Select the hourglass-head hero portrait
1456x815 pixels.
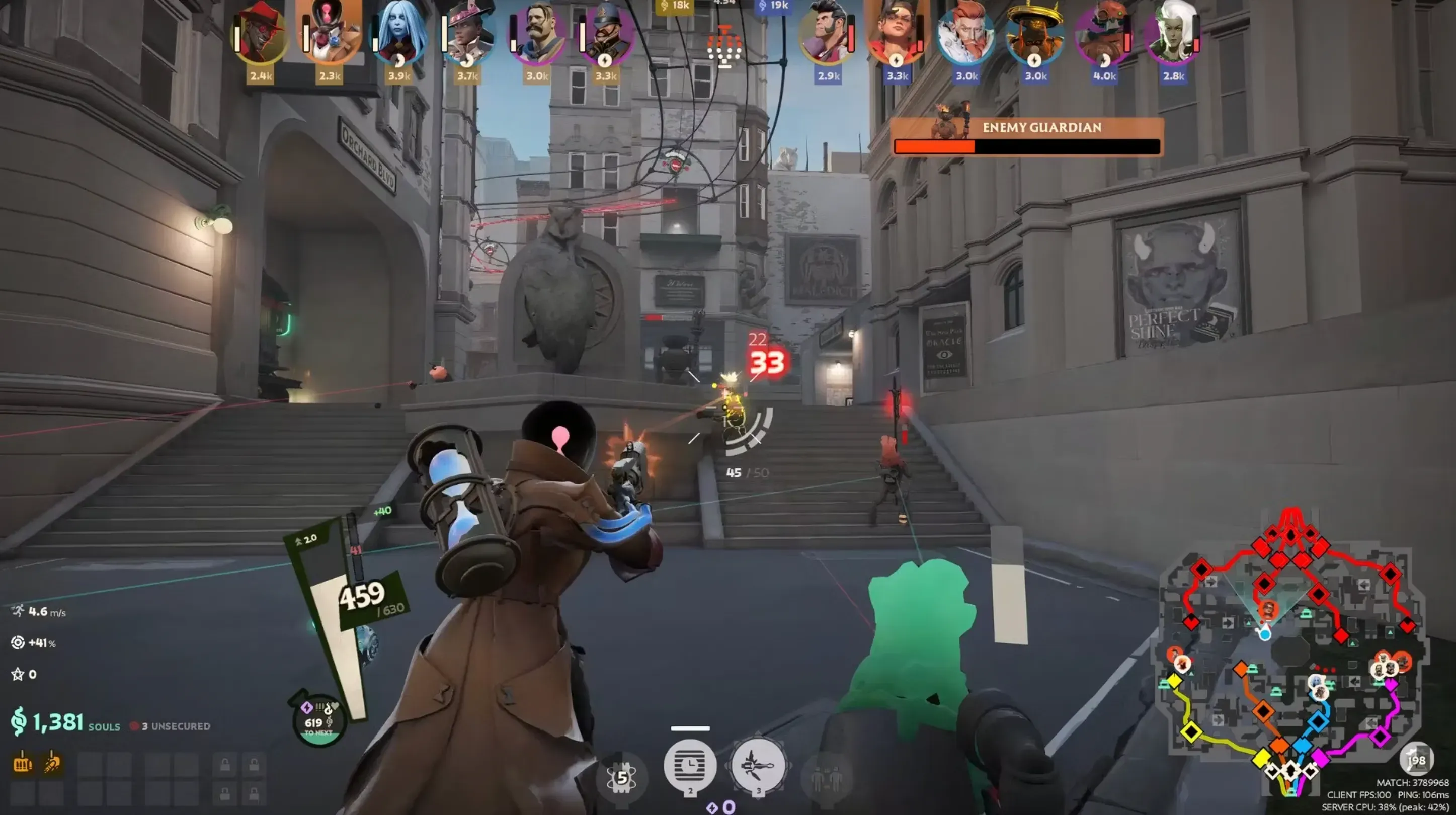pos(330,33)
